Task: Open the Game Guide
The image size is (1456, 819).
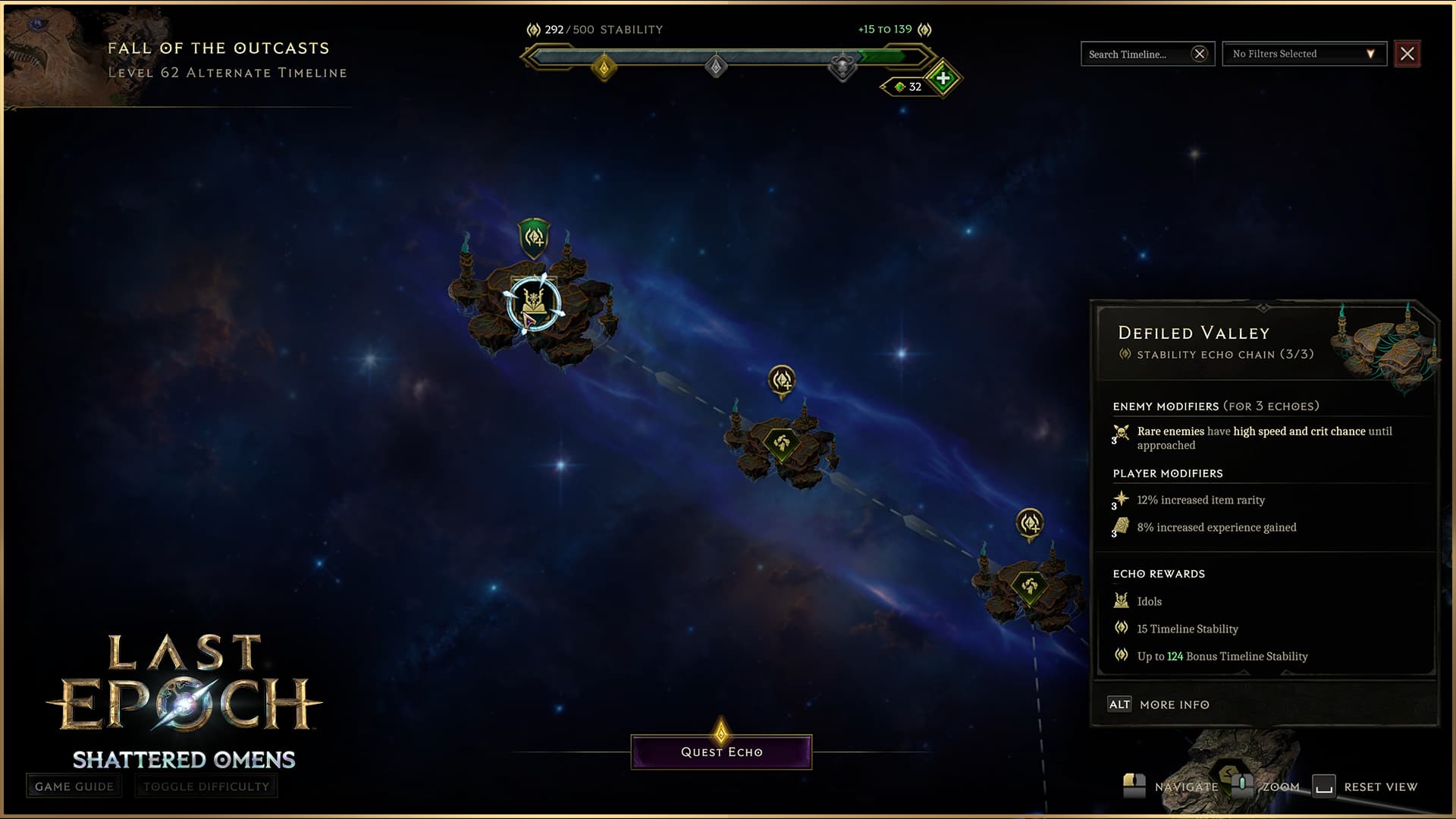Action: (74, 786)
